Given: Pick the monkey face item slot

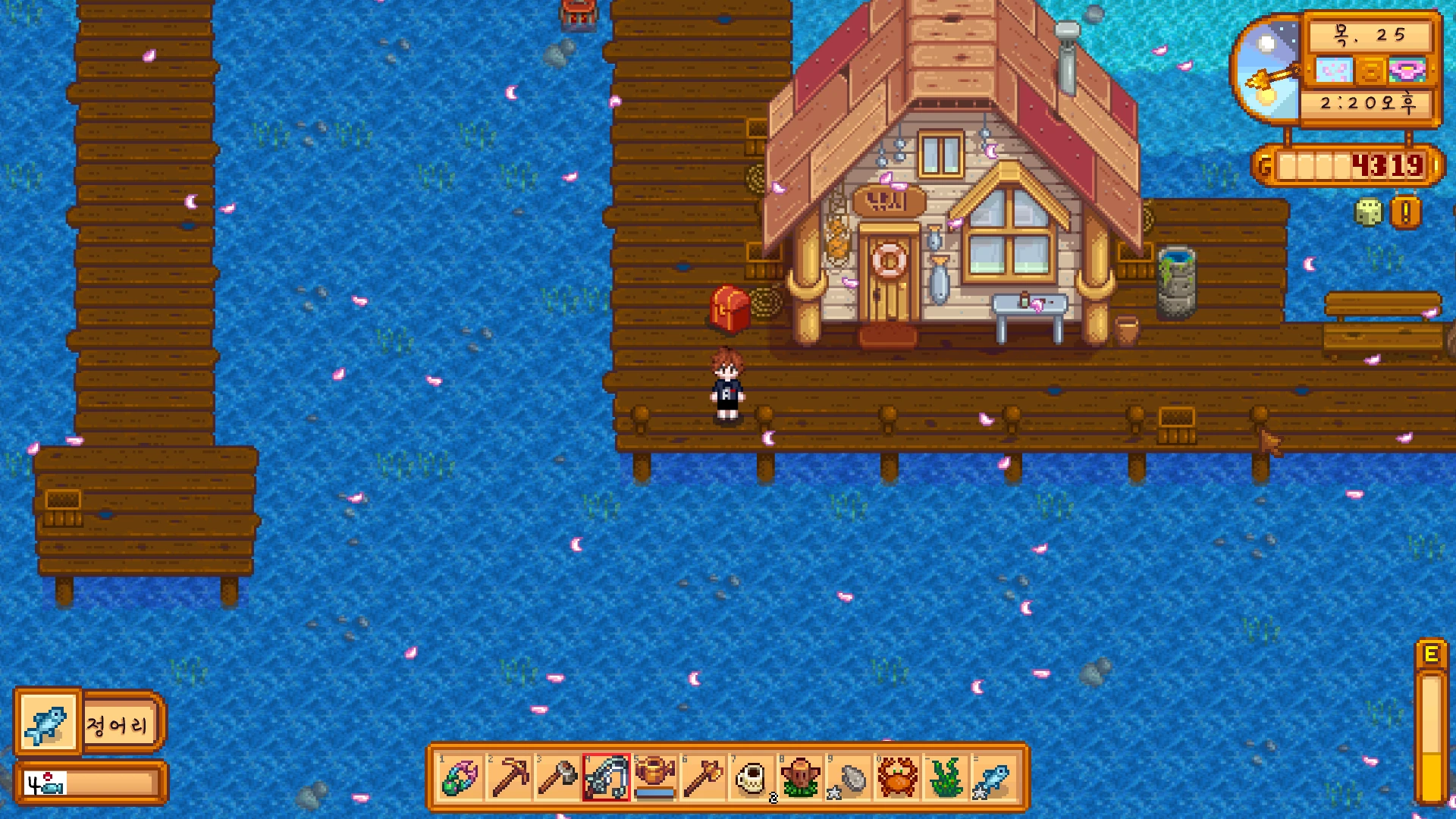Looking at the screenshot, I should pos(801,777).
